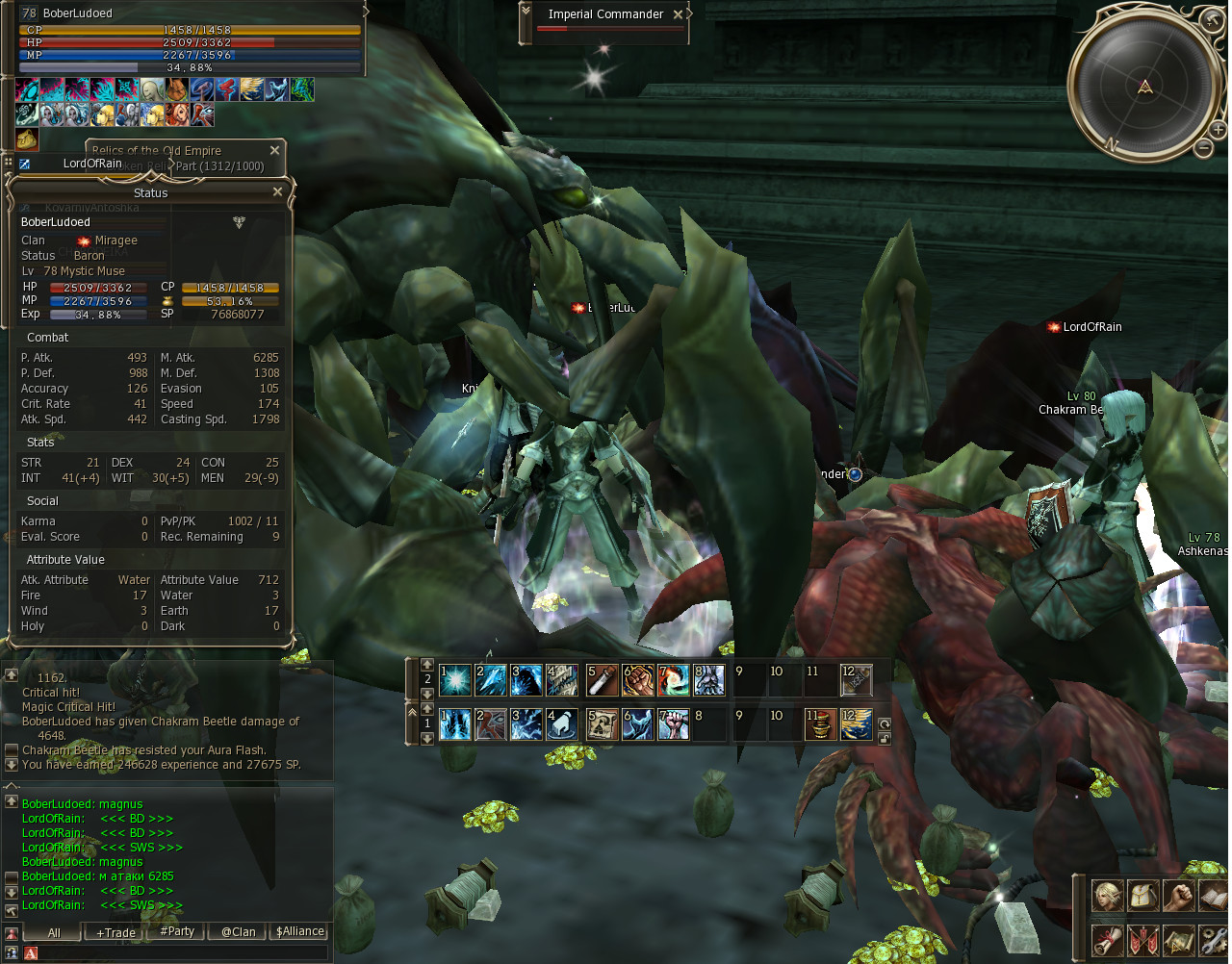Open the actions menu with fist icon
The width and height of the screenshot is (1232, 964).
pos(1178,896)
